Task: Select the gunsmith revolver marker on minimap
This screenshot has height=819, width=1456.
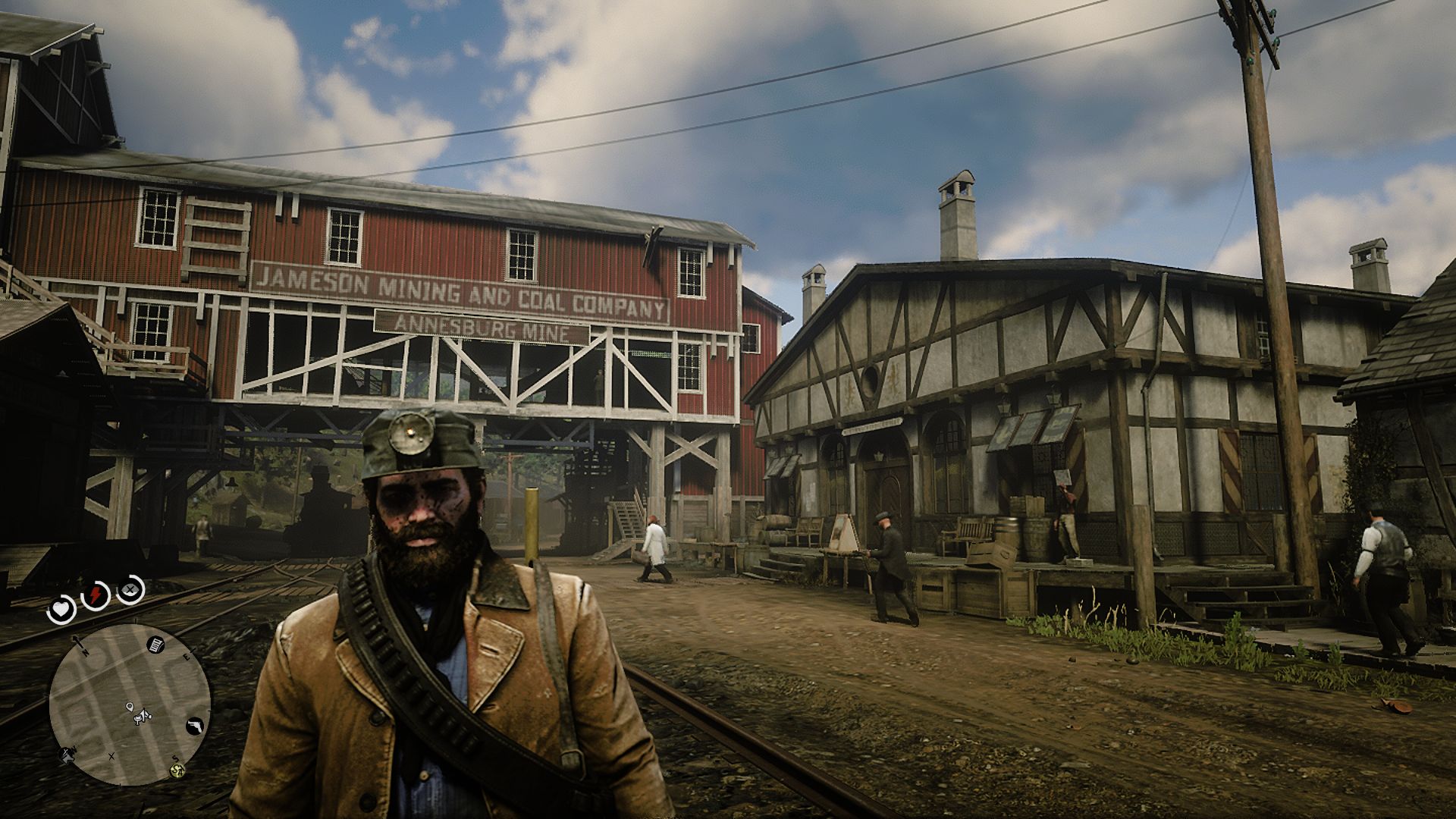Action: (x=196, y=724)
